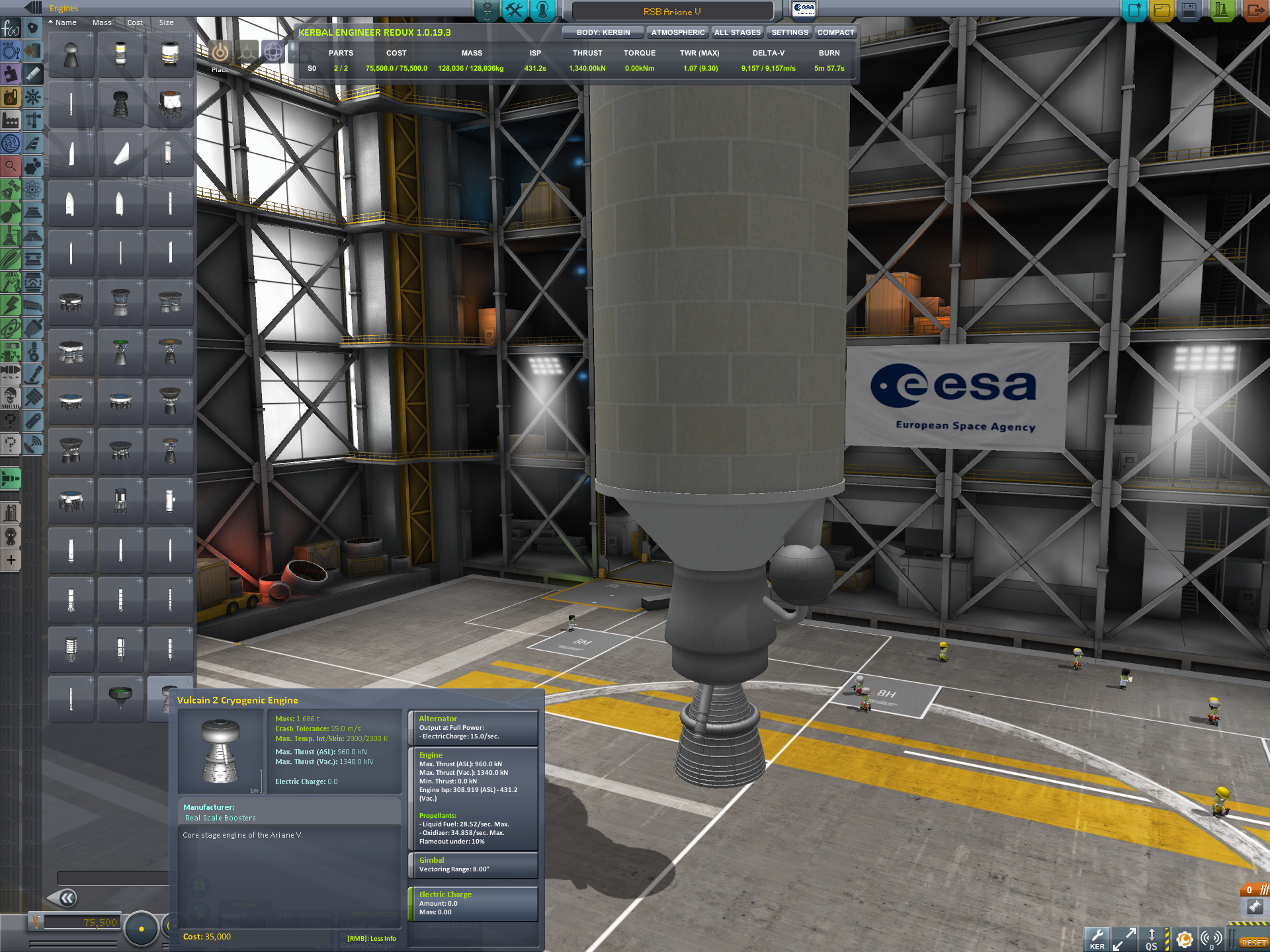
Task: Exit the Vehicle Assembly Building
Action: pyautogui.click(x=1254, y=11)
